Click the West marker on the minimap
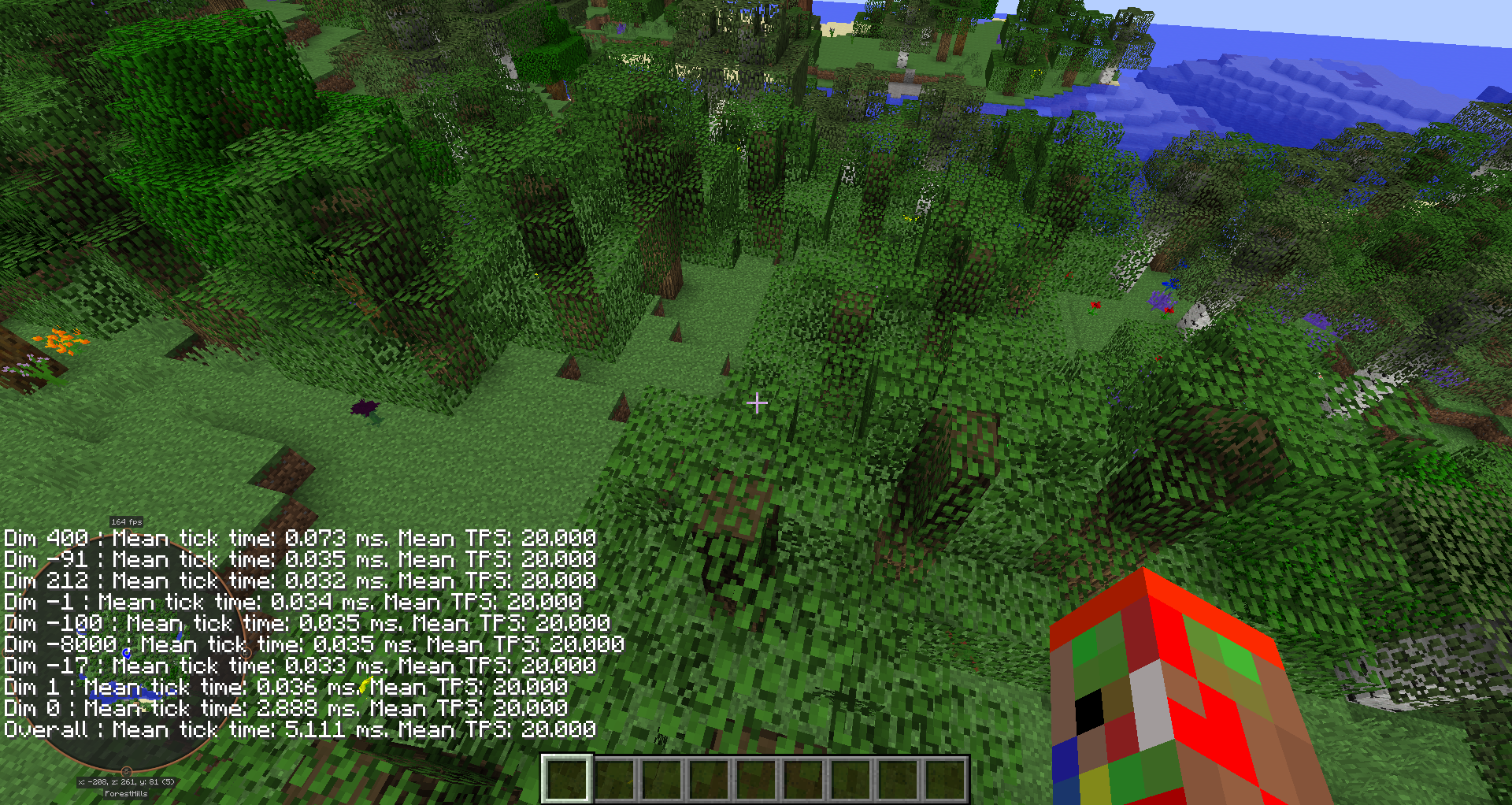 point(5,652)
